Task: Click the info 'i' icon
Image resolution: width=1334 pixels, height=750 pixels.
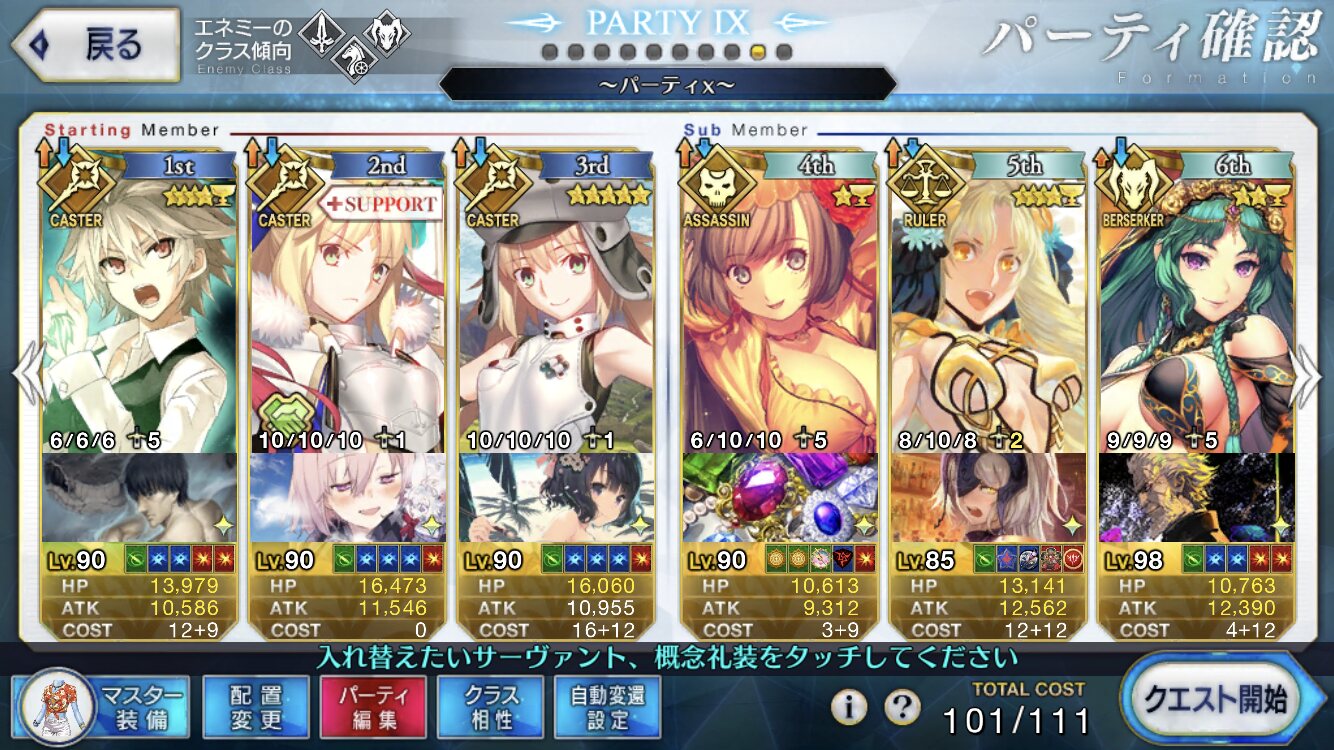Action: pyautogui.click(x=849, y=707)
